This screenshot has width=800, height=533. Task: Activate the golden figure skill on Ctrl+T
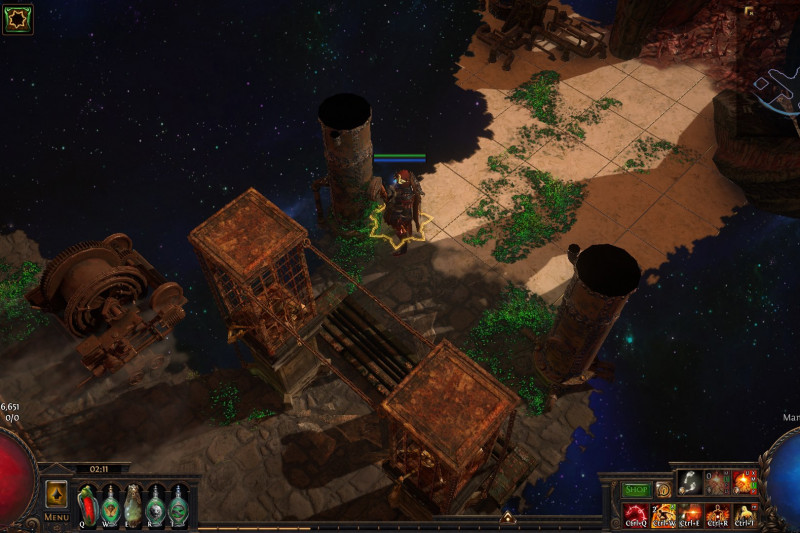(x=745, y=515)
